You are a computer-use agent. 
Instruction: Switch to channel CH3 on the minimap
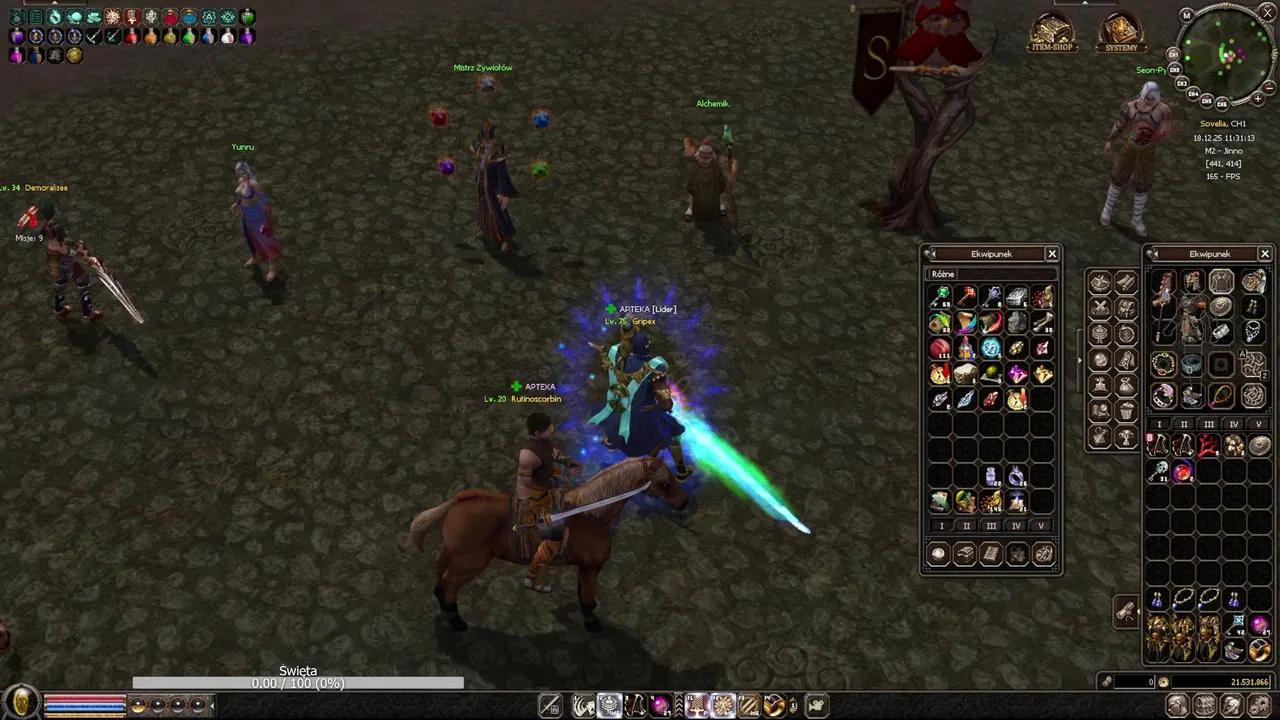pos(1184,82)
